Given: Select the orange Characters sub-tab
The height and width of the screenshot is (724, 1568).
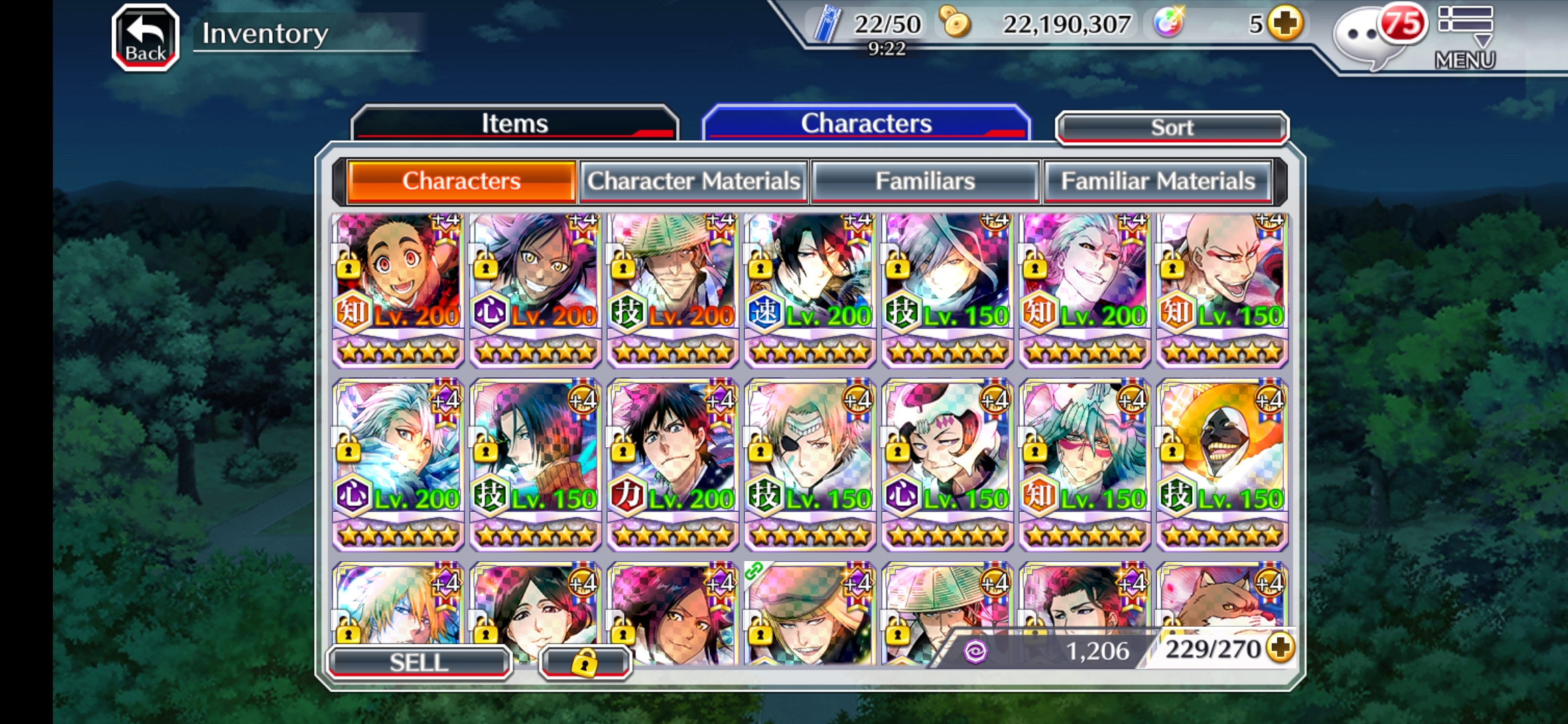Looking at the screenshot, I should tap(462, 181).
